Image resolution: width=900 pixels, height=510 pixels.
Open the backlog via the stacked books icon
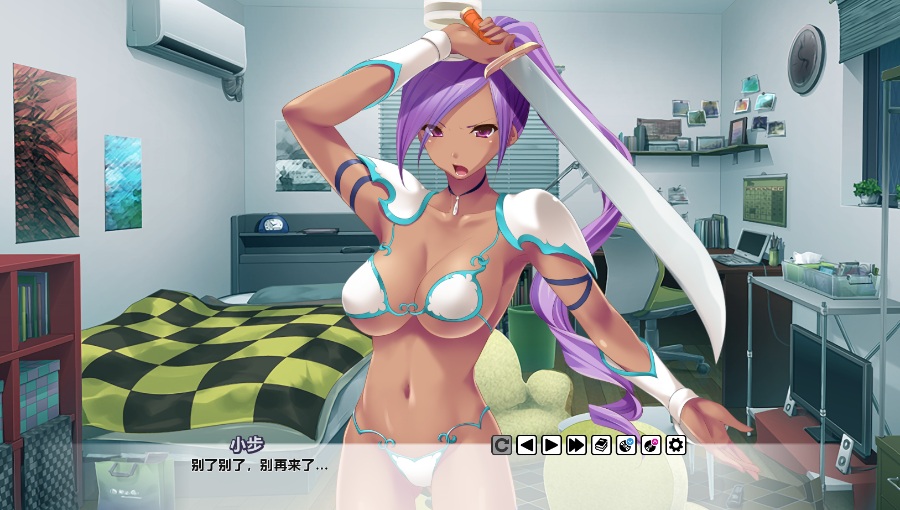coord(601,445)
